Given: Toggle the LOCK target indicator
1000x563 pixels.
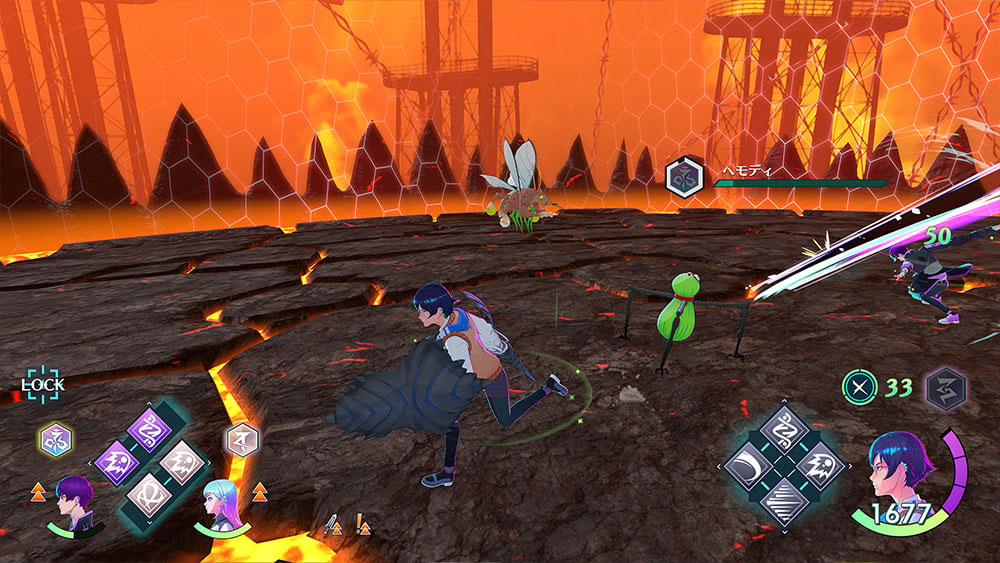Looking at the screenshot, I should pos(43,384).
